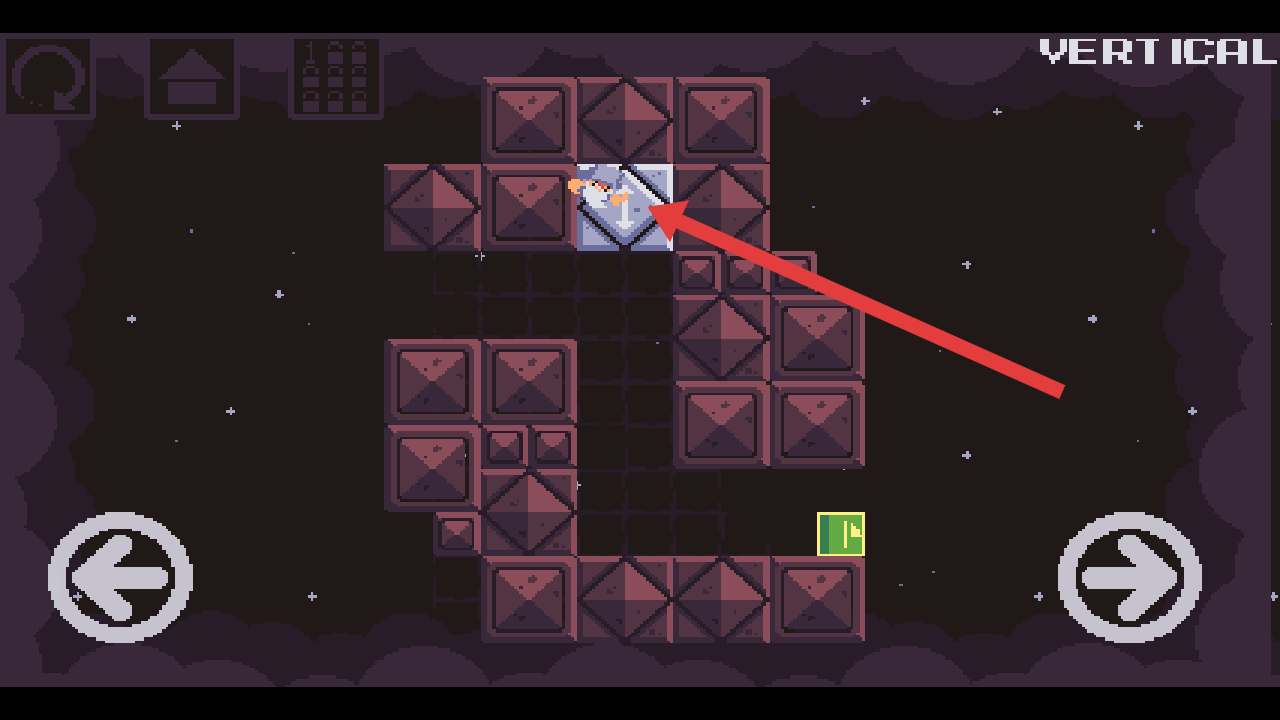Image resolution: width=1280 pixels, height=720 pixels.
Task: Tap the left arrow move button
Action: click(120, 577)
